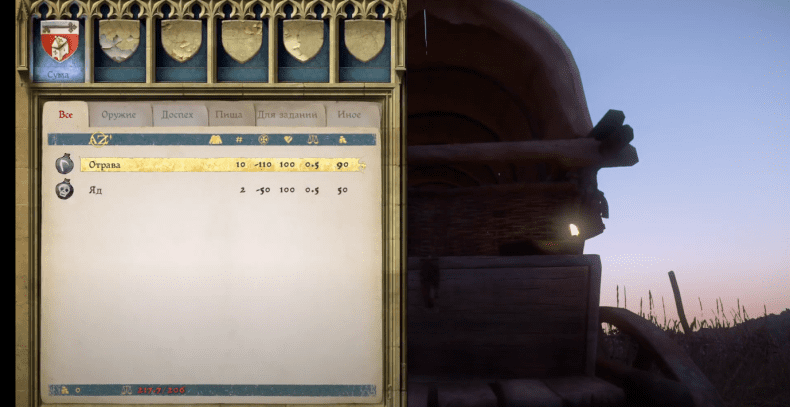This screenshot has height=407, width=790.
Task: Sort by the scales weight column
Action: [313, 139]
